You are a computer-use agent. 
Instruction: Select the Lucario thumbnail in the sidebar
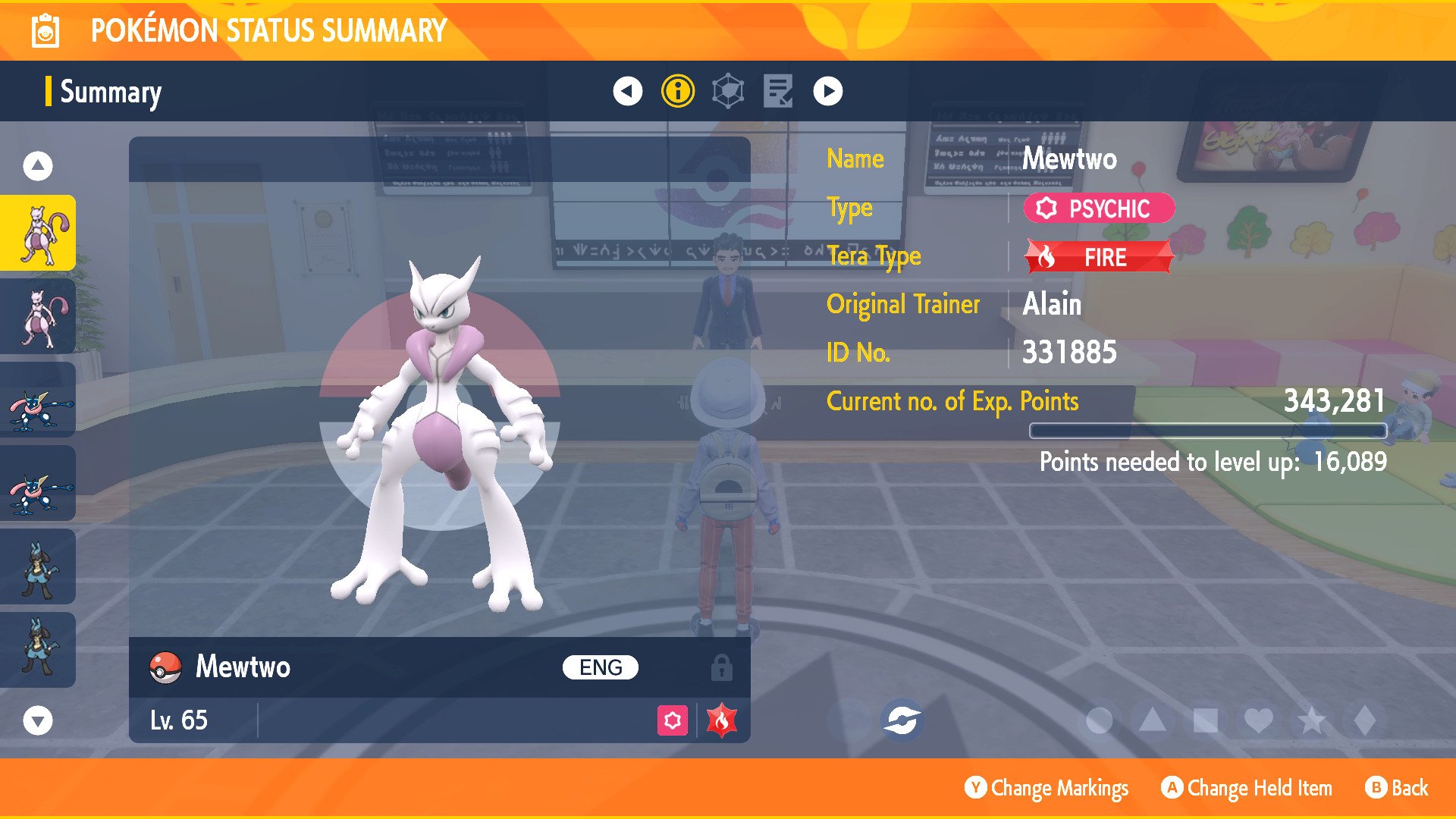tap(38, 566)
